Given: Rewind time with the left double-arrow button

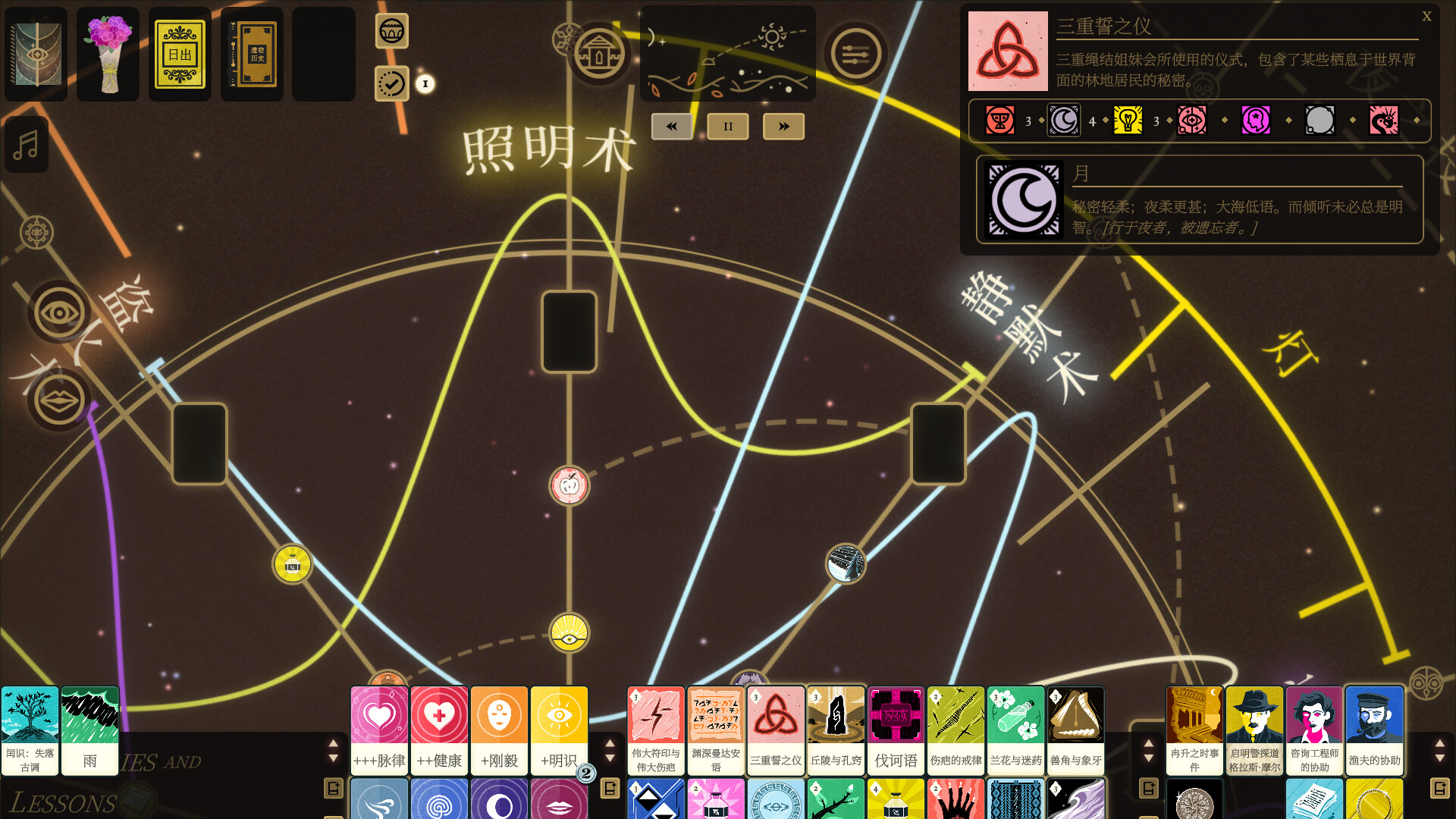Looking at the screenshot, I should [671, 126].
